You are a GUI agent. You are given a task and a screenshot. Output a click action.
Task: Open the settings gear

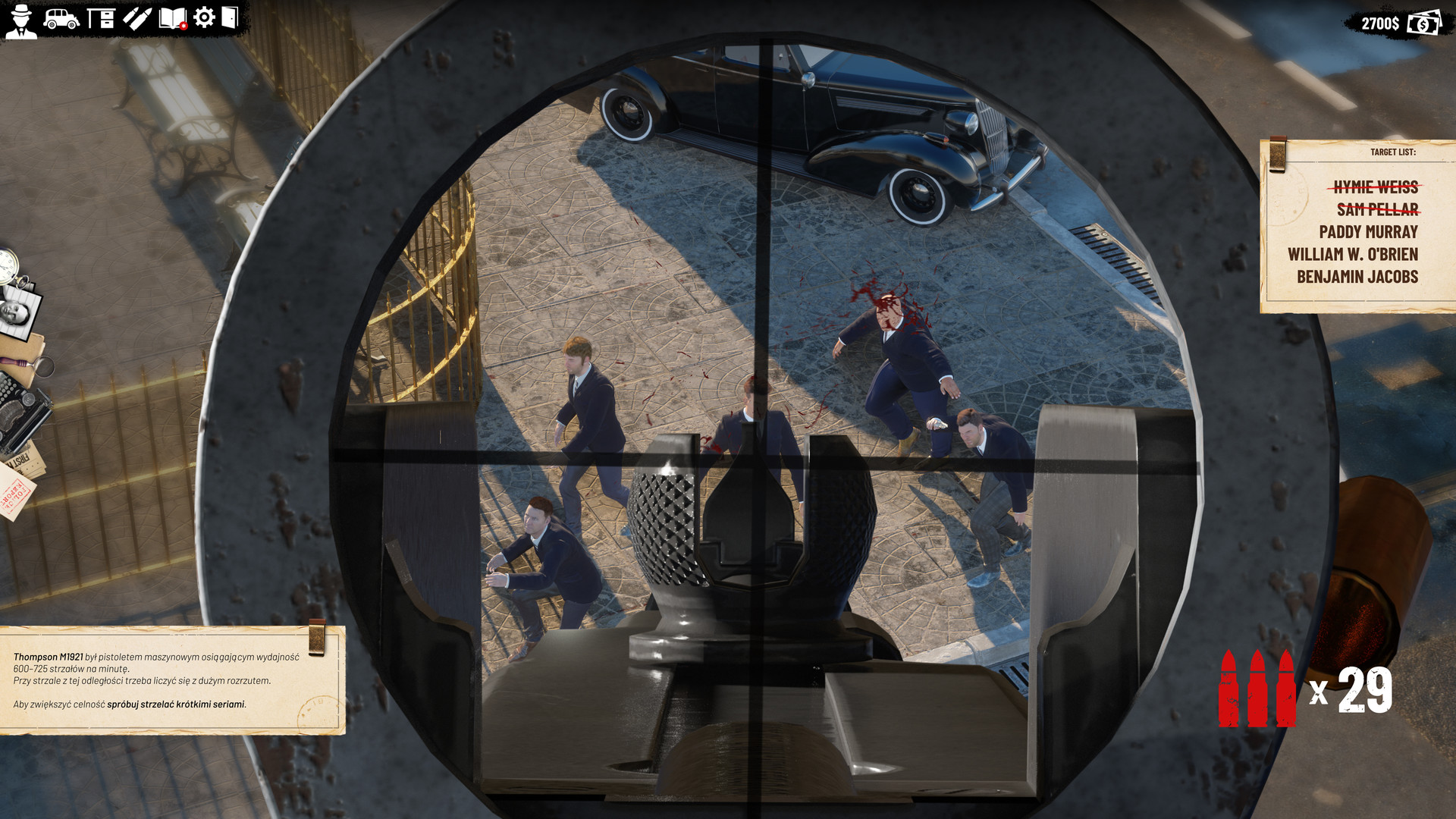click(x=203, y=17)
